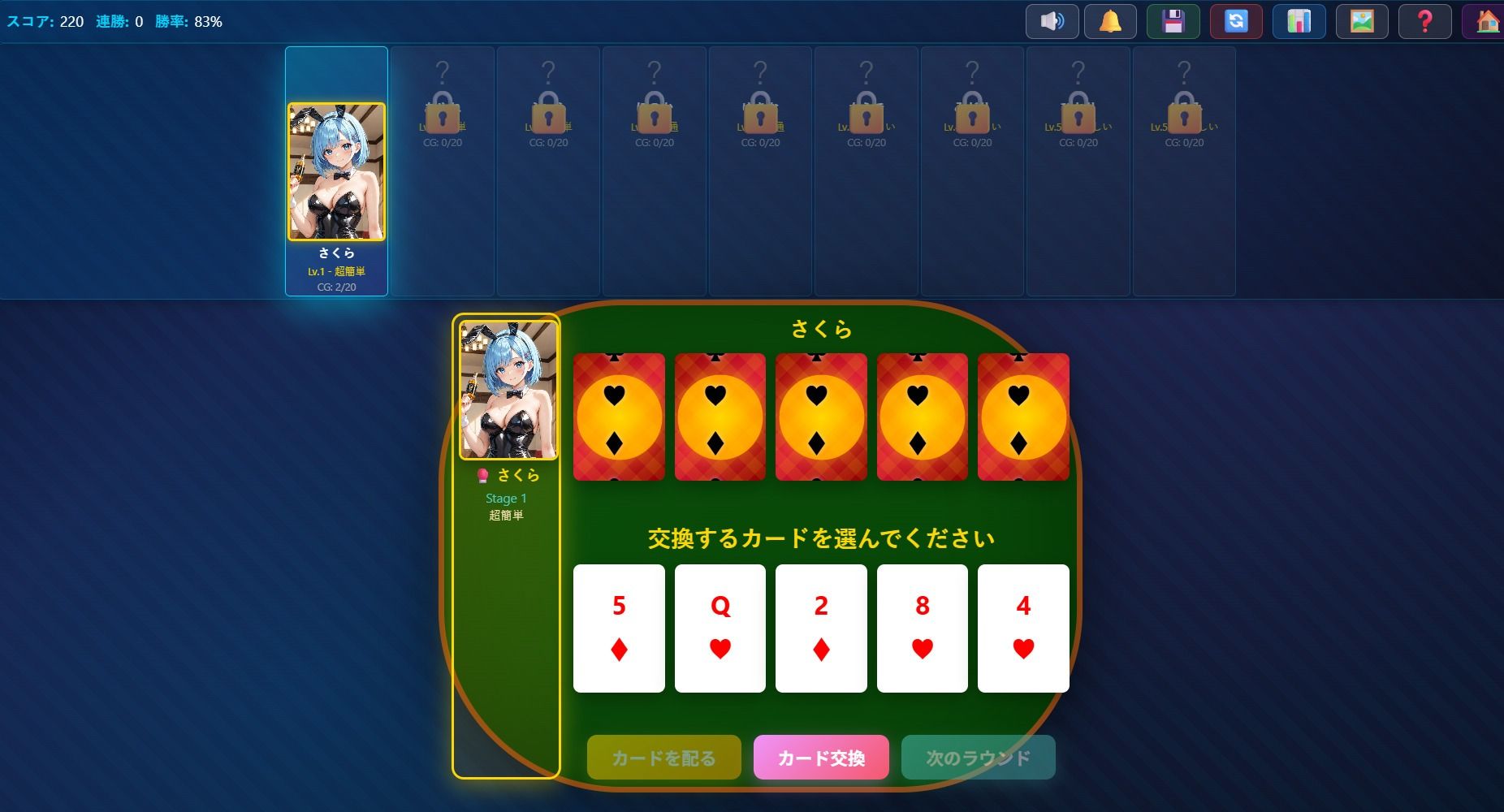Click the middle face-down opponent card
Screen dimensions: 1504x812
(x=820, y=417)
